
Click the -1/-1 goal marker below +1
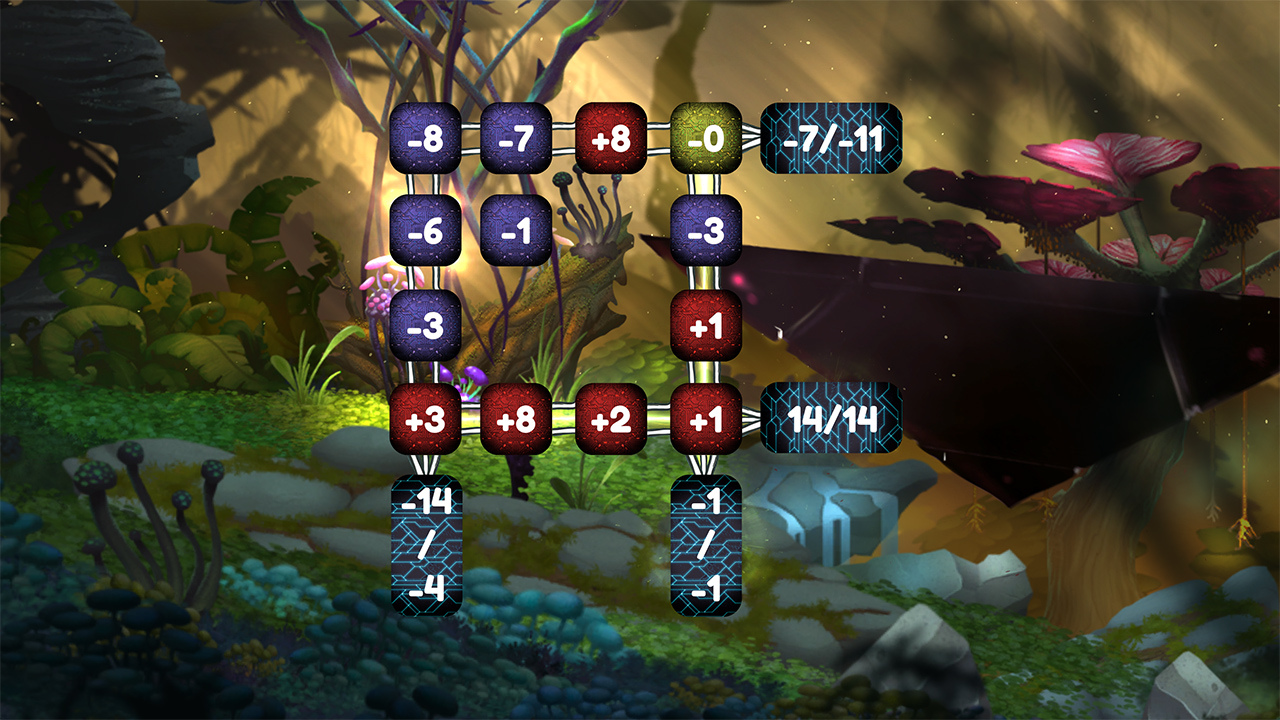point(705,544)
